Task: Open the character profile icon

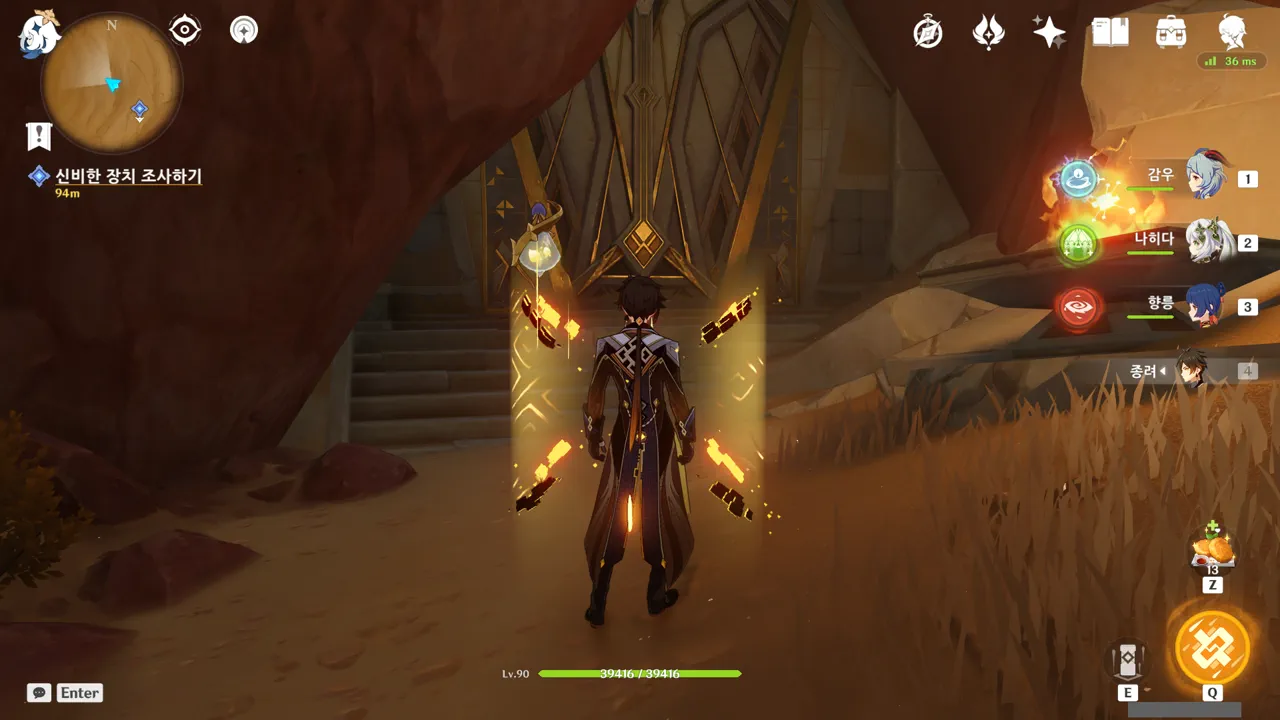Action: tap(1232, 33)
